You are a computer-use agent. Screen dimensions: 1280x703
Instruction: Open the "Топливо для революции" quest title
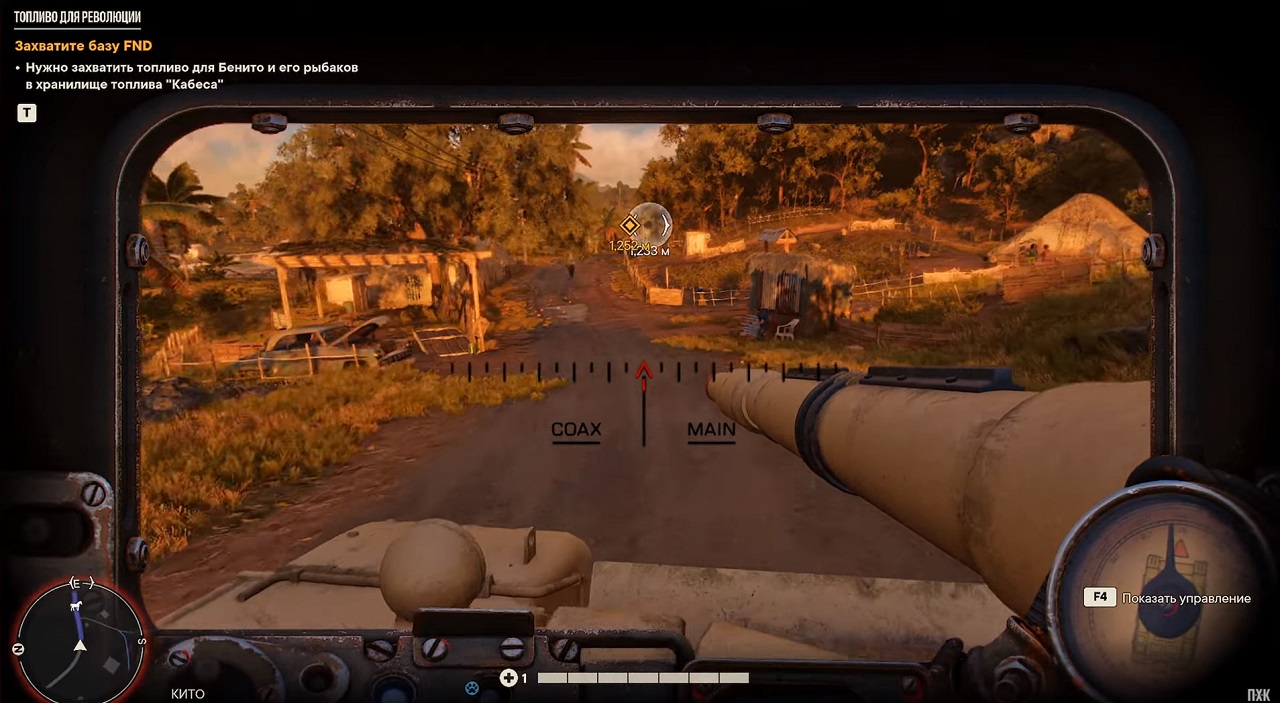[x=77, y=18]
